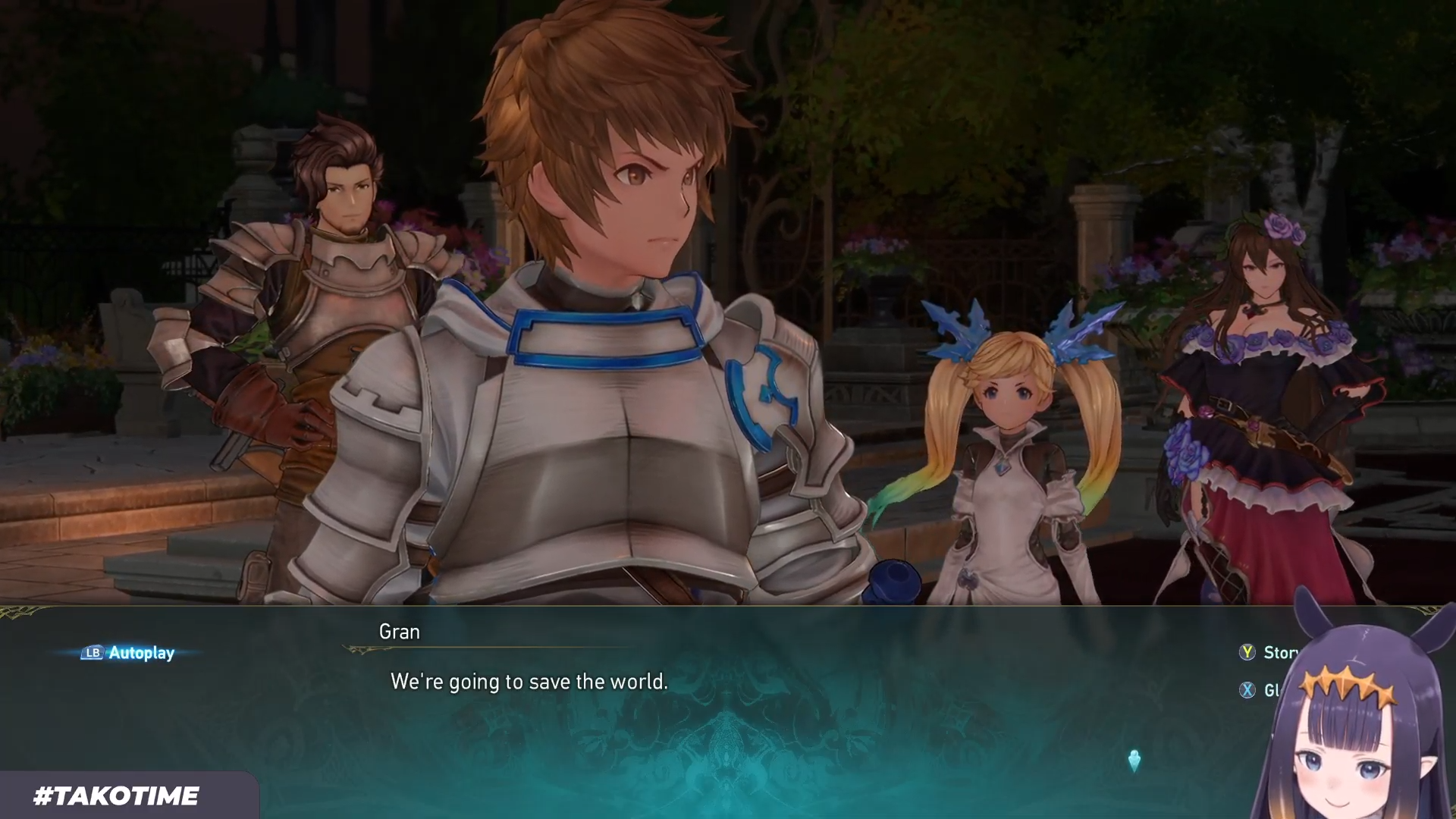The height and width of the screenshot is (819, 1456).
Task: Toggle the Autoplay dialogue option
Action: (129, 653)
